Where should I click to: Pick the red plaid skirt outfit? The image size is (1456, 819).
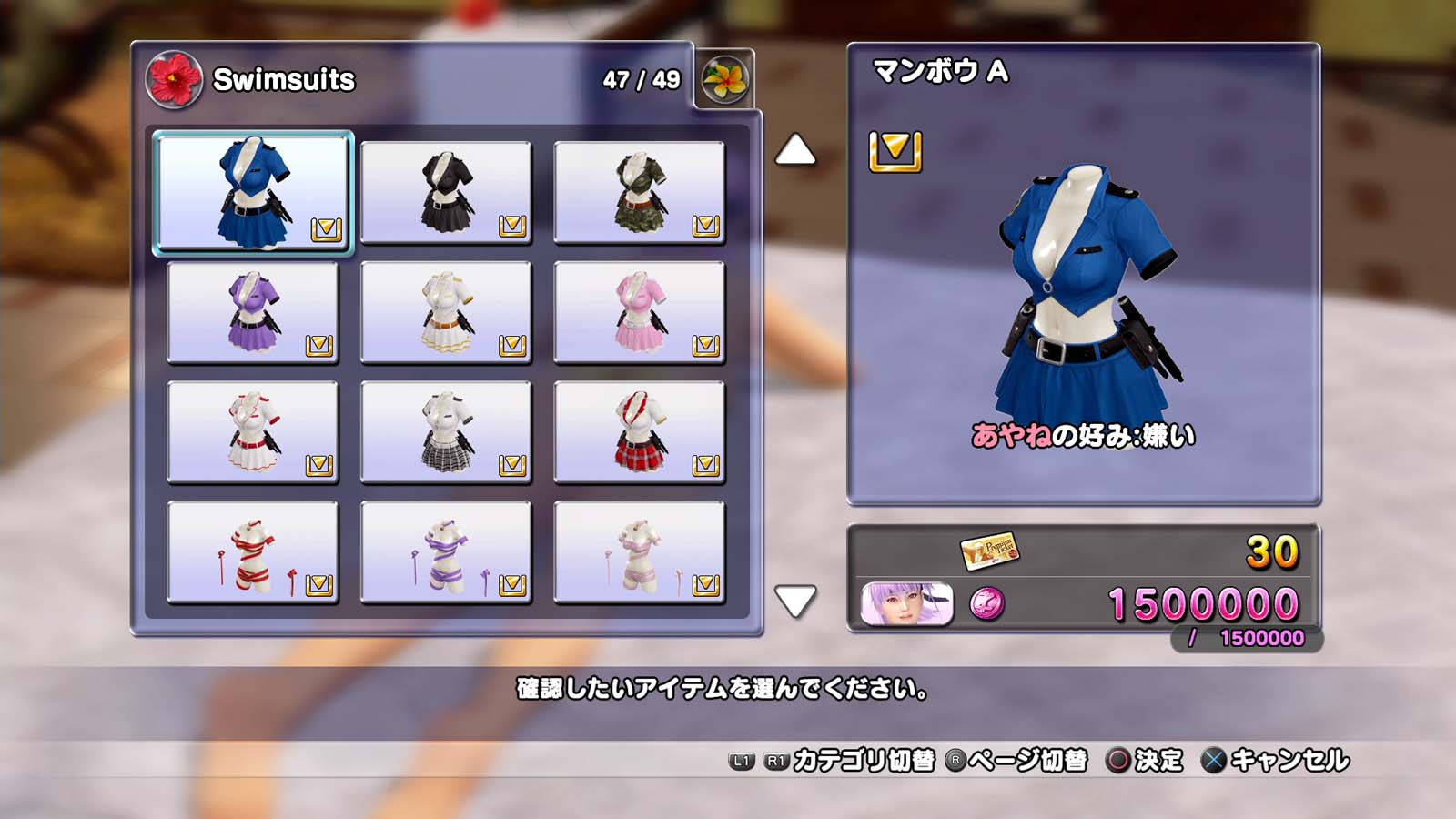click(x=639, y=432)
